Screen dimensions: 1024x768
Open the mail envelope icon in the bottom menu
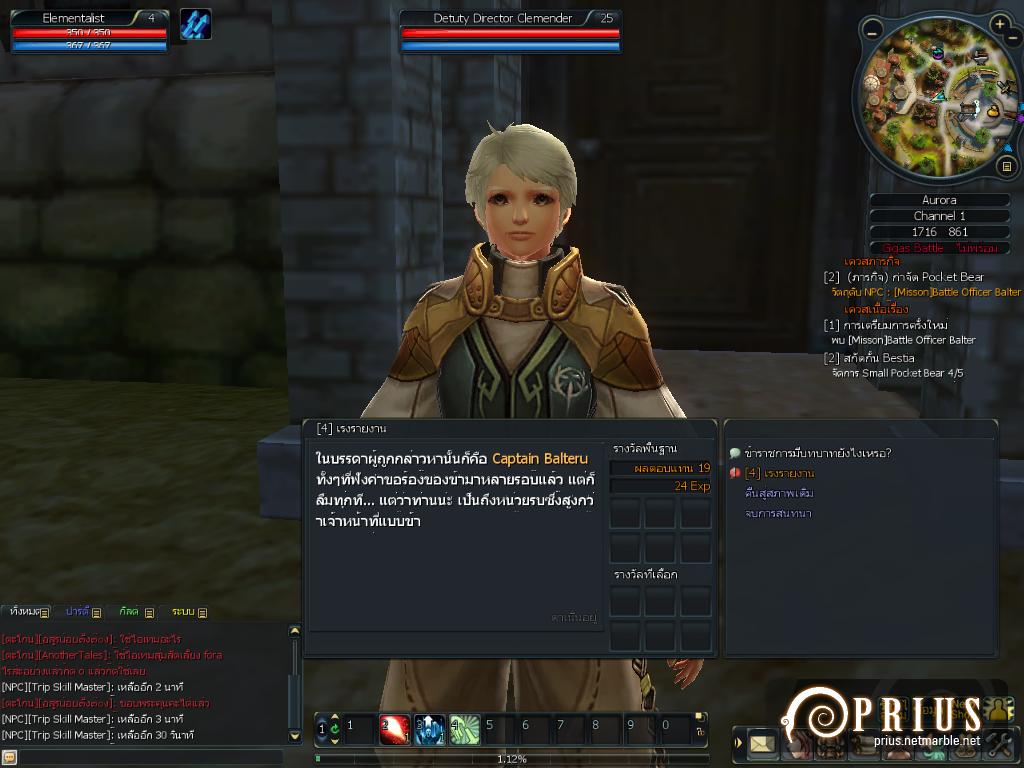pos(763,743)
